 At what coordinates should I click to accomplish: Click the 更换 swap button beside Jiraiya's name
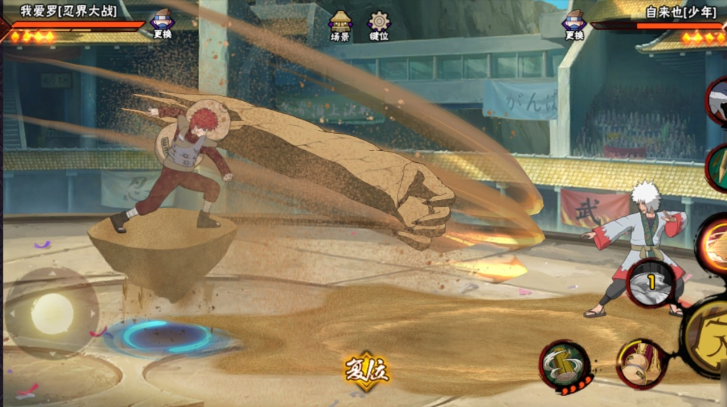[x=573, y=24]
